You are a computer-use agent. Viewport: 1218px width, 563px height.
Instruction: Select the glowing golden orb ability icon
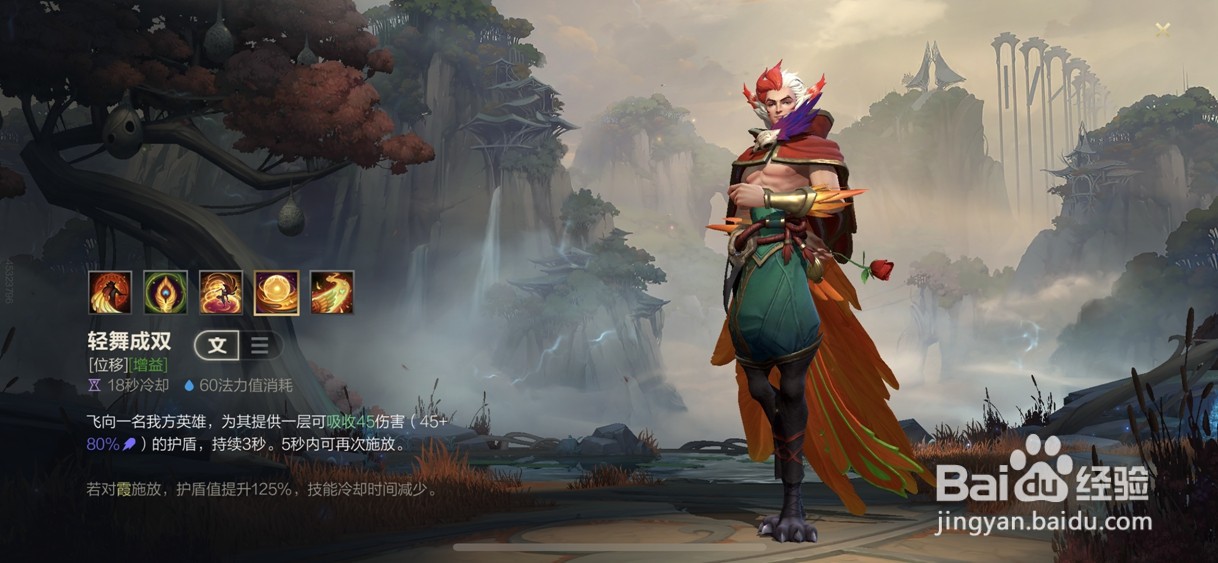click(276, 293)
